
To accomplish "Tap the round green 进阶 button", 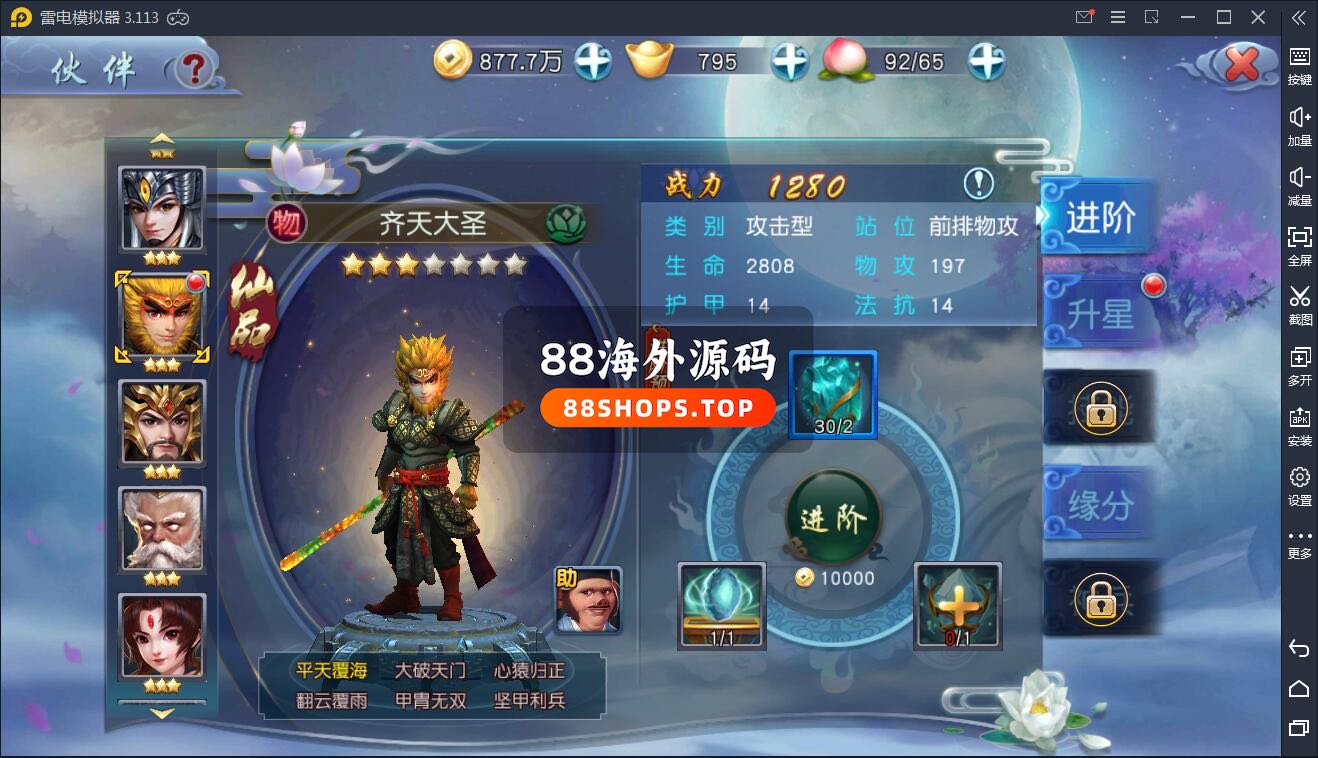I will (x=833, y=518).
